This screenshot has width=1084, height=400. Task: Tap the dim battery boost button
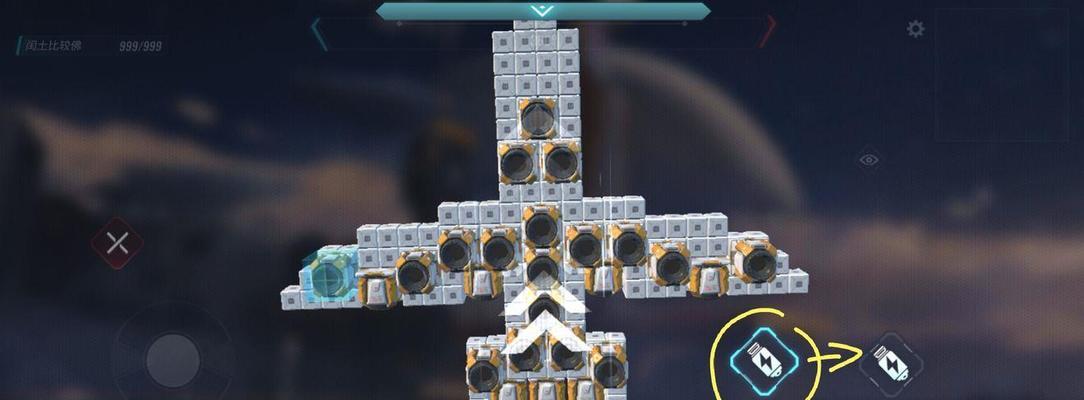889,362
